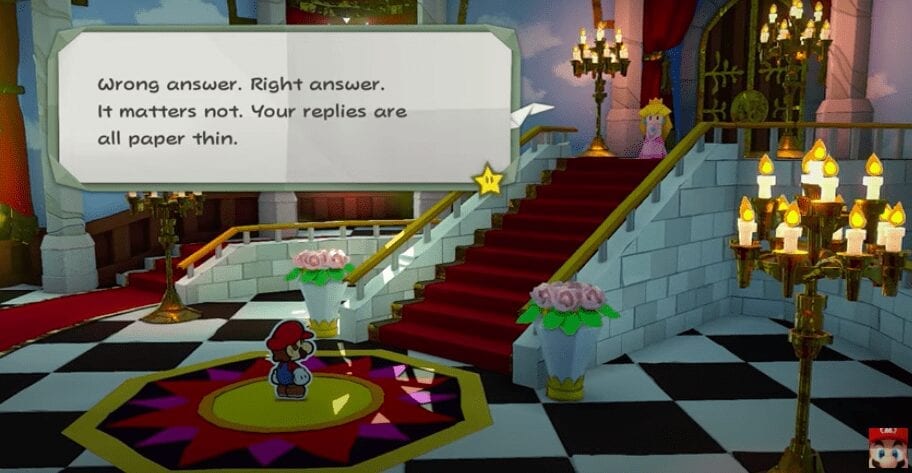This screenshot has width=912, height=473.
Task: Click the dialogue box text panel
Action: [283, 108]
